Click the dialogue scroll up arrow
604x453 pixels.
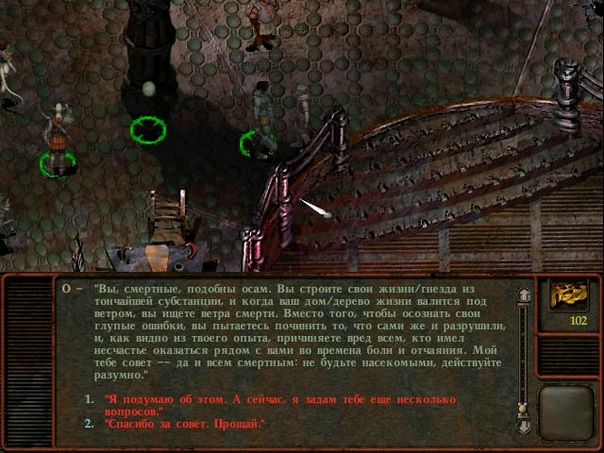pyautogui.click(x=522, y=296)
